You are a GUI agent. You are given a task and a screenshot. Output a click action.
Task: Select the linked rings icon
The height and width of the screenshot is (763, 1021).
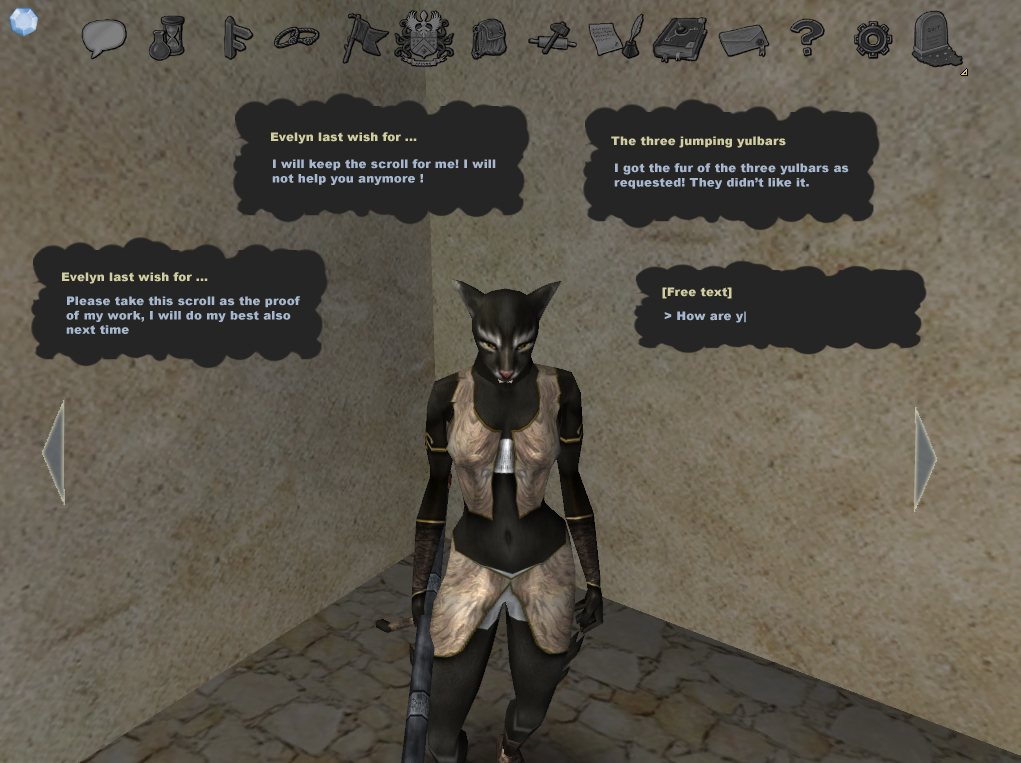coord(296,38)
